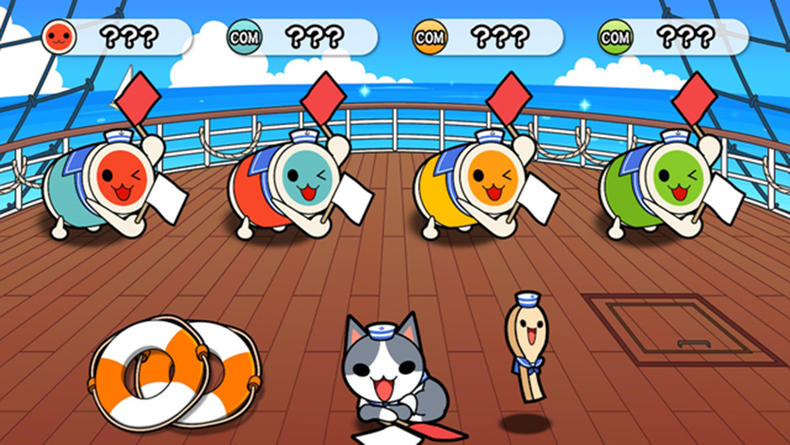Click the green COM player panel
The width and height of the screenshot is (790, 445).
tap(672, 38)
